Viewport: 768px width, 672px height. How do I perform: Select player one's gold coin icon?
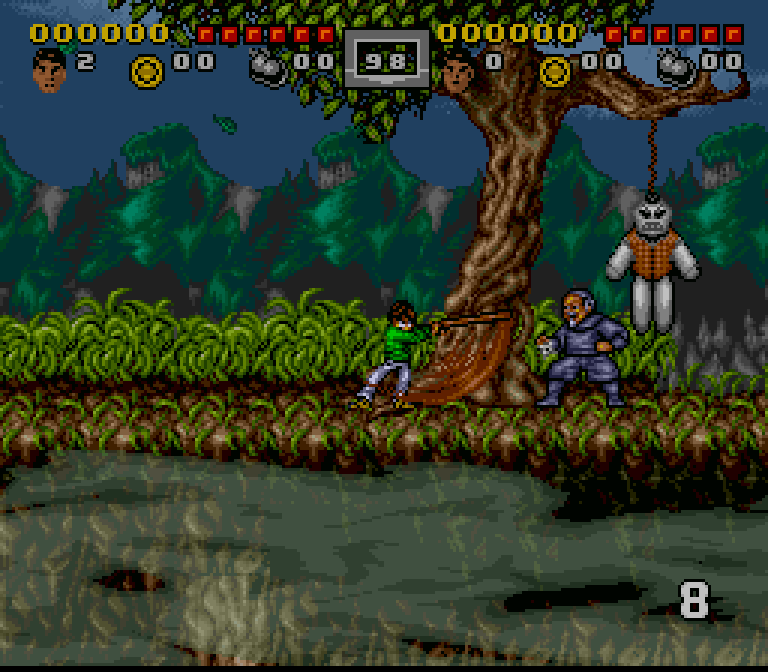[147, 70]
